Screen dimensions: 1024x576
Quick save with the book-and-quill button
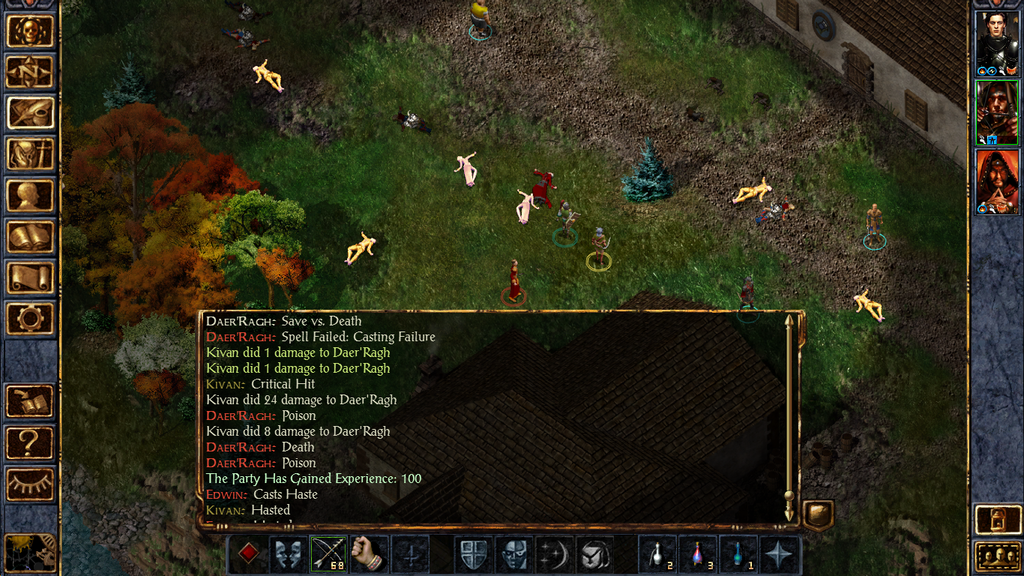point(30,401)
